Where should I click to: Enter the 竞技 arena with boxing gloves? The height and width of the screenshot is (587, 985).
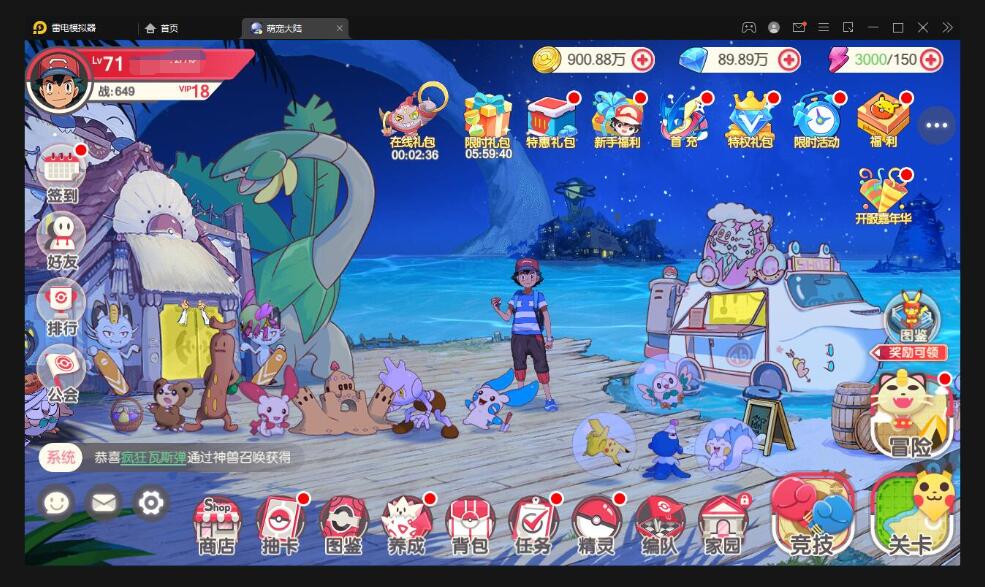tap(812, 517)
